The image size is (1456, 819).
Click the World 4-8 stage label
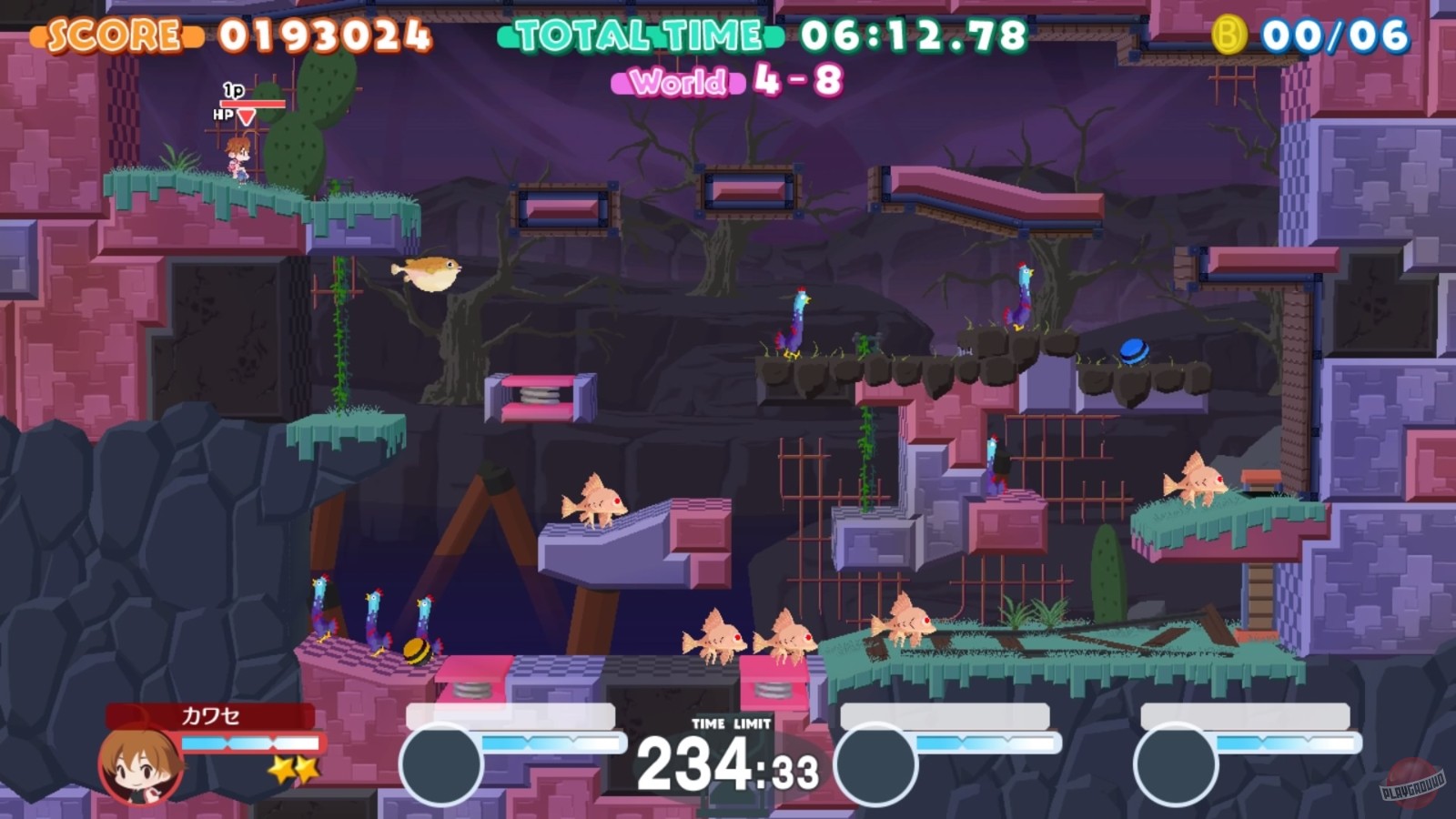pos(737,82)
